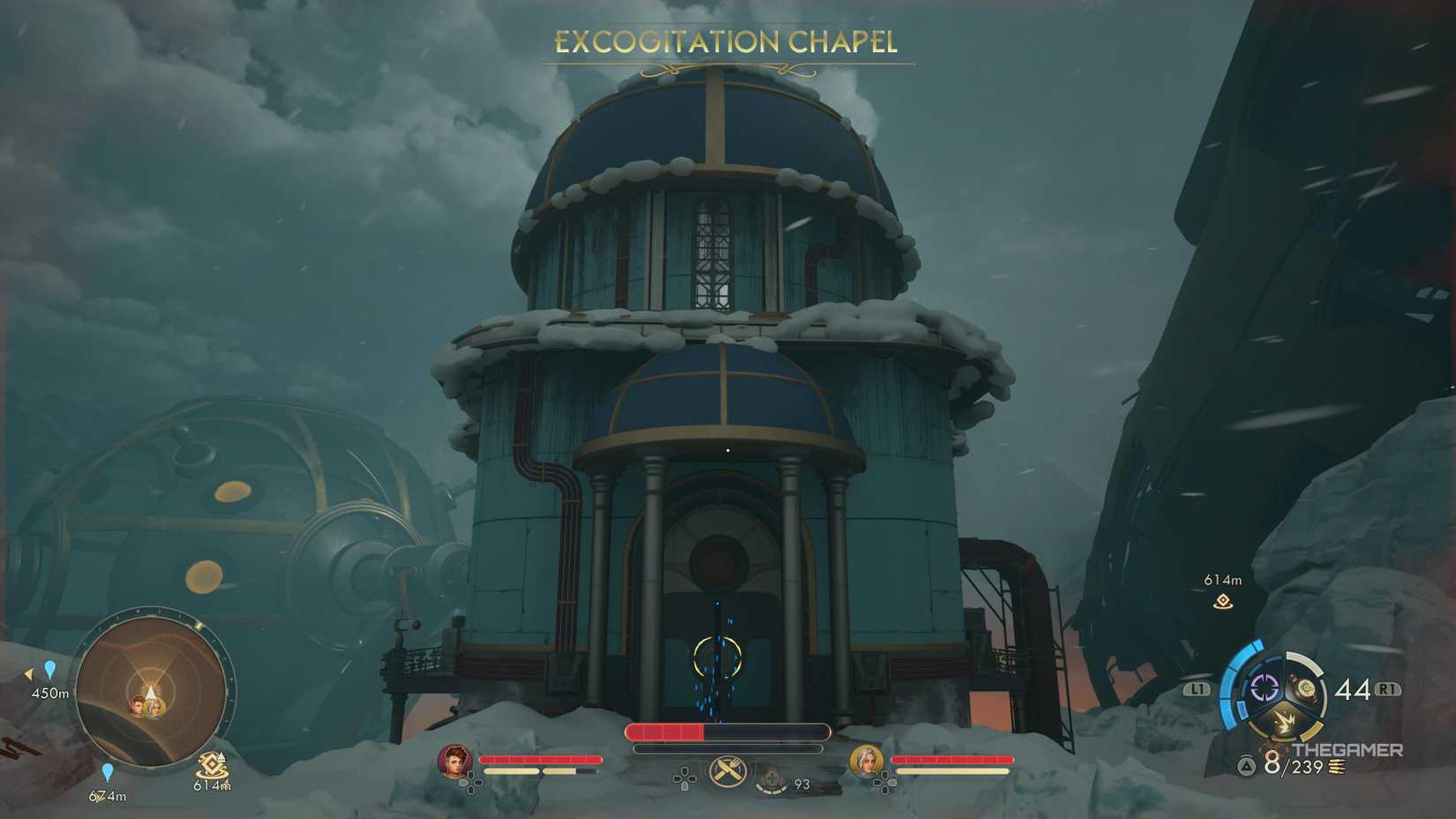Click the red enemy health bar

[x=666, y=732]
